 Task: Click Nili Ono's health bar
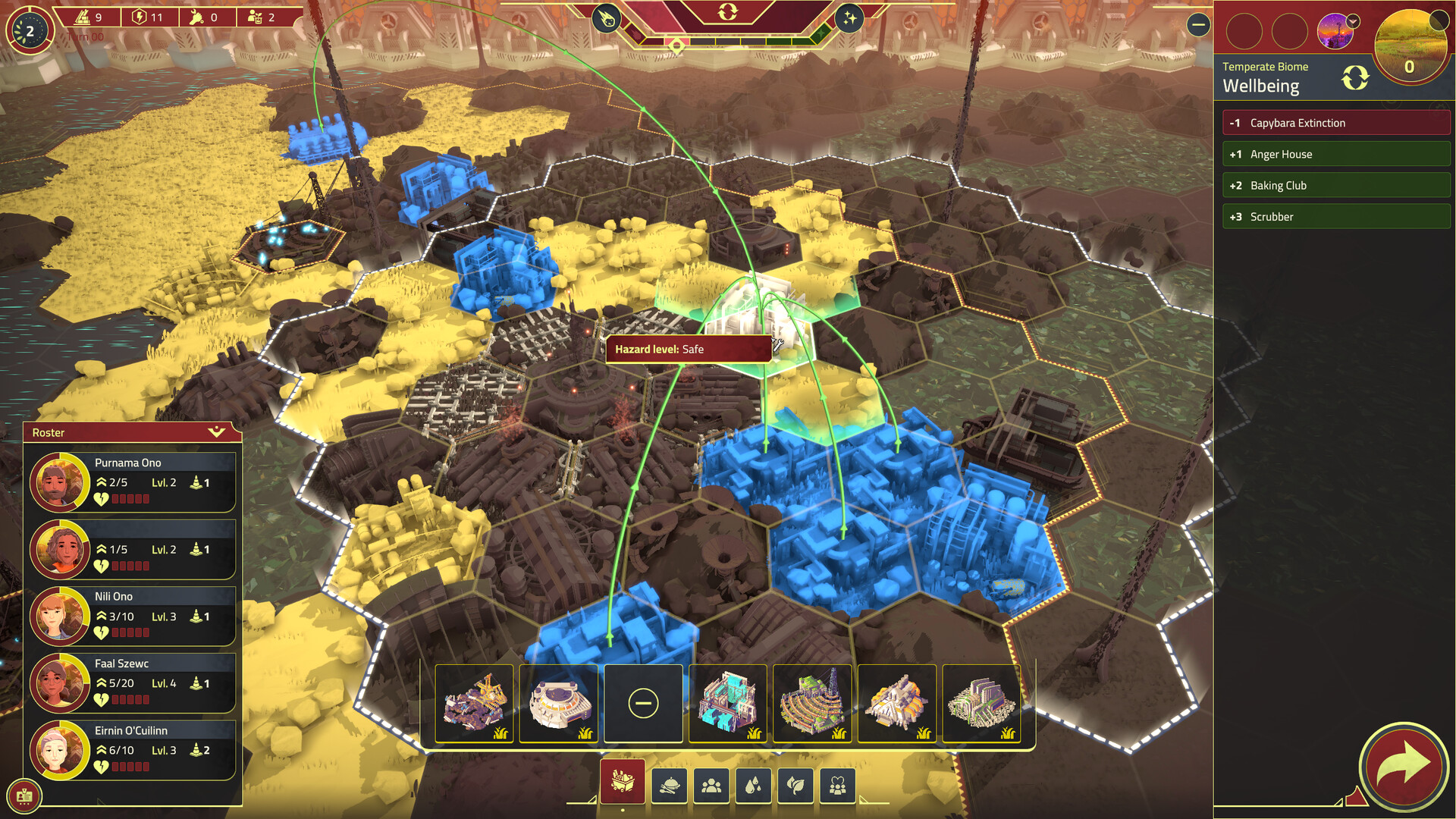click(129, 632)
